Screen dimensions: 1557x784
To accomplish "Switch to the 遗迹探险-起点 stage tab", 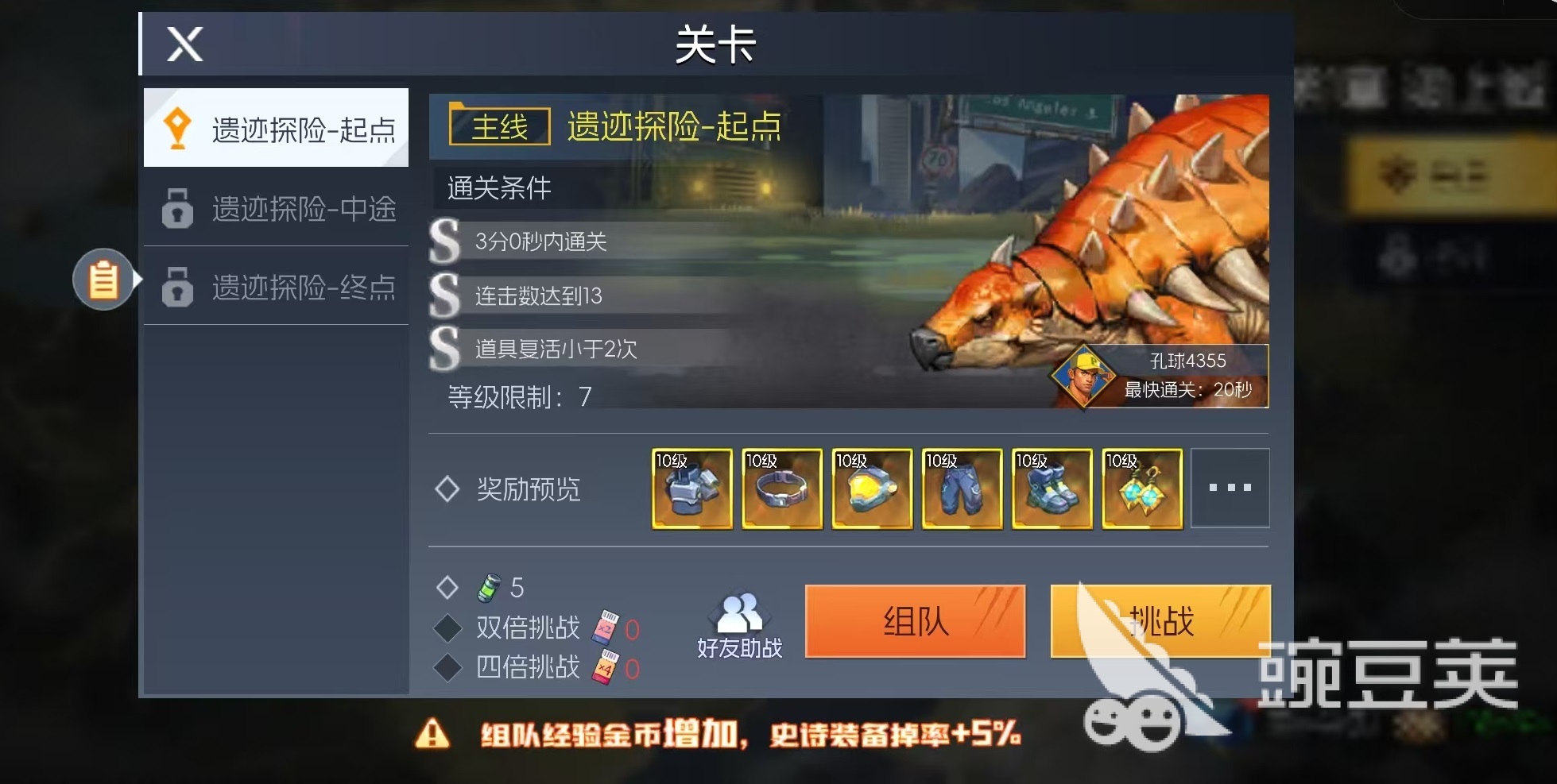I will tap(276, 128).
